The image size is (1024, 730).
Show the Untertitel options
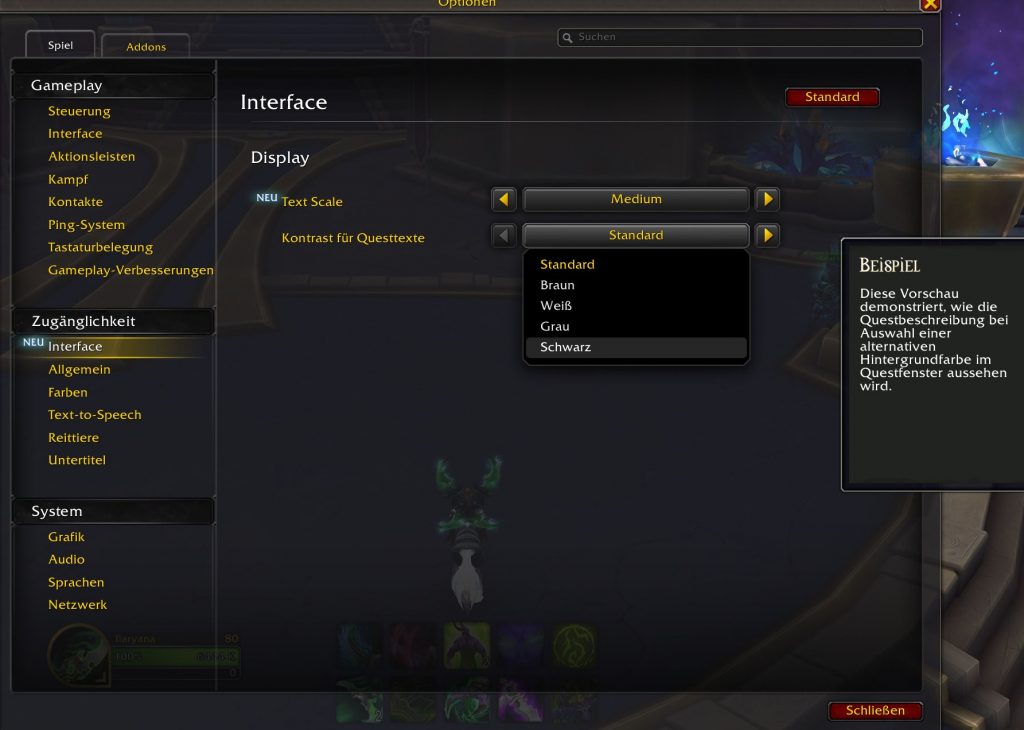click(77, 460)
